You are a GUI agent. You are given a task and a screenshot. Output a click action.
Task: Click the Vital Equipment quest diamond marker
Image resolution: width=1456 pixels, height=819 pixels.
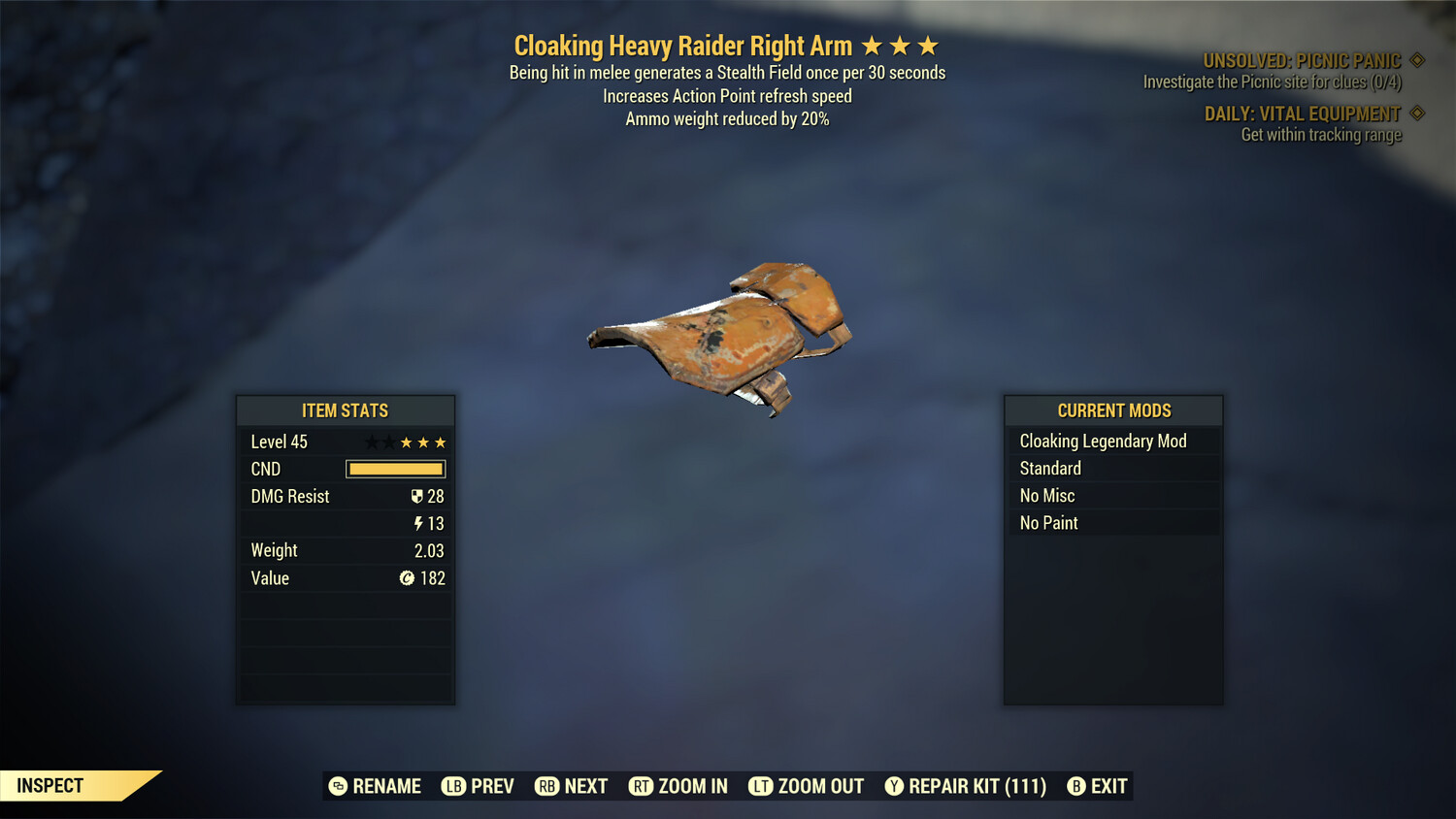pyautogui.click(x=1416, y=113)
